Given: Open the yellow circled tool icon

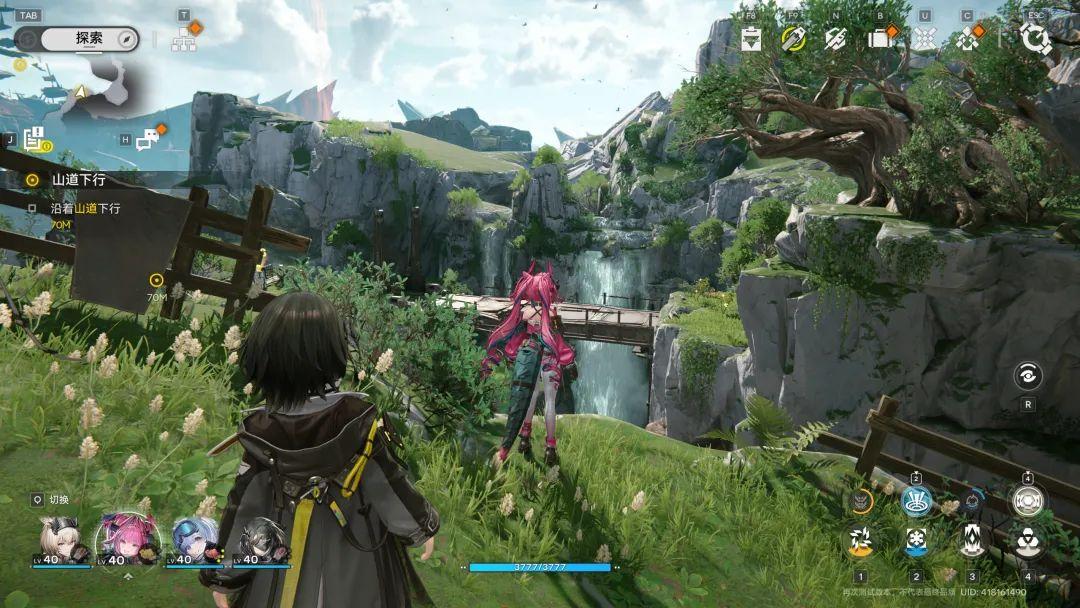Looking at the screenshot, I should (794, 38).
